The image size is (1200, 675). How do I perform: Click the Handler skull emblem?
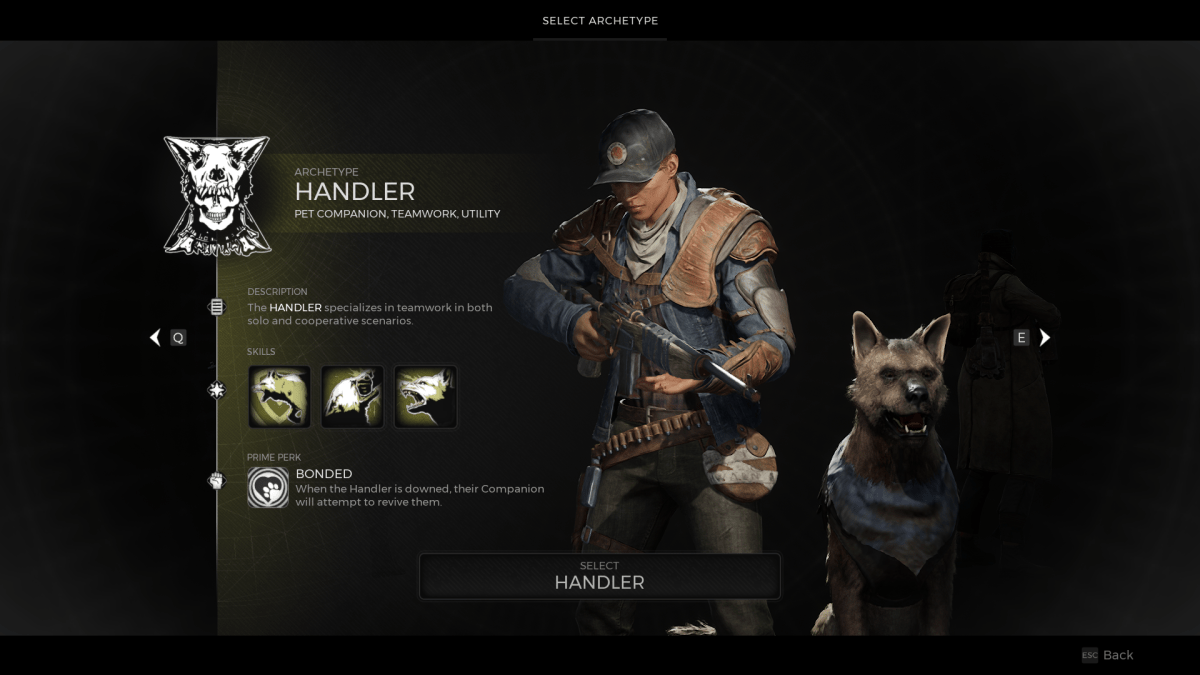point(217,196)
